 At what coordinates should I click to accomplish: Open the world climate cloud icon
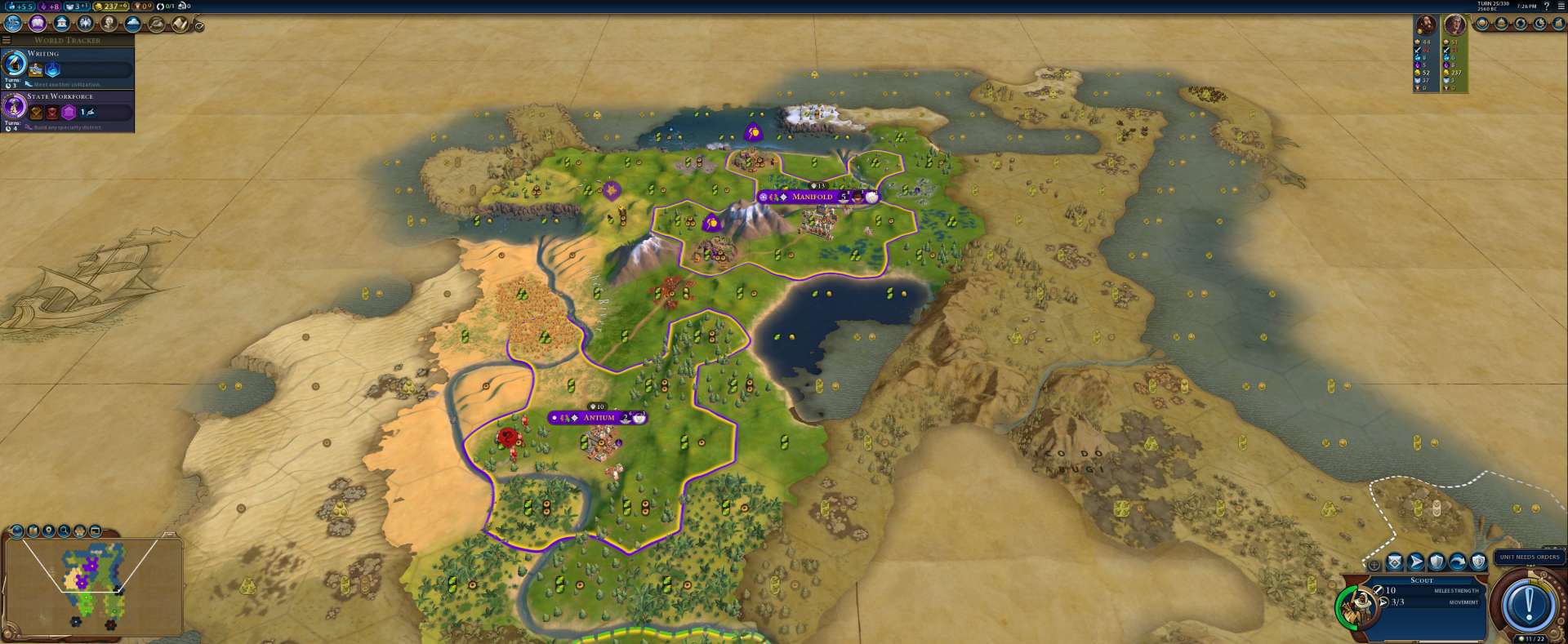coord(133,24)
